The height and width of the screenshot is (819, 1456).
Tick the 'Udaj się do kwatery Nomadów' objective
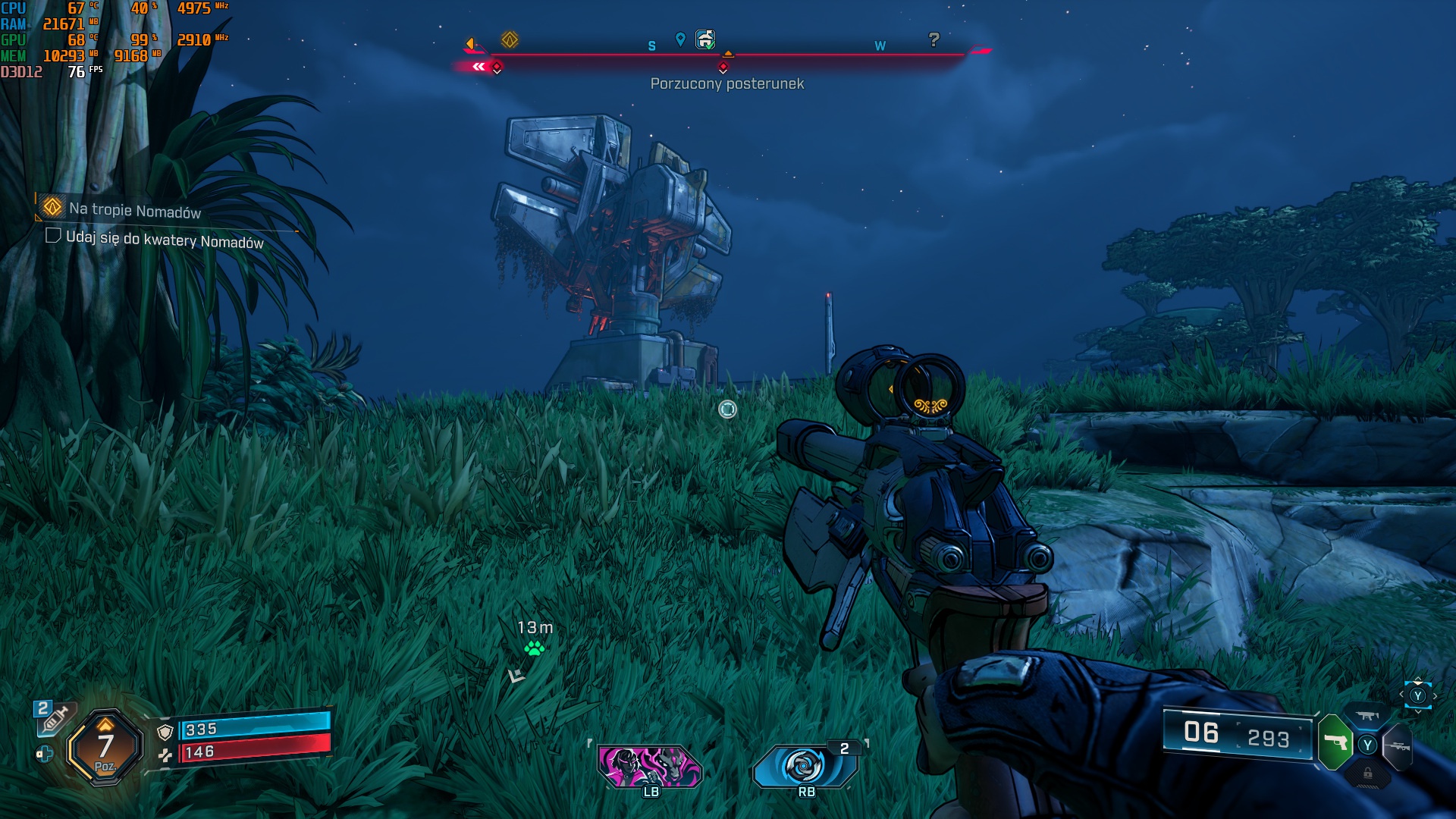coord(53,236)
